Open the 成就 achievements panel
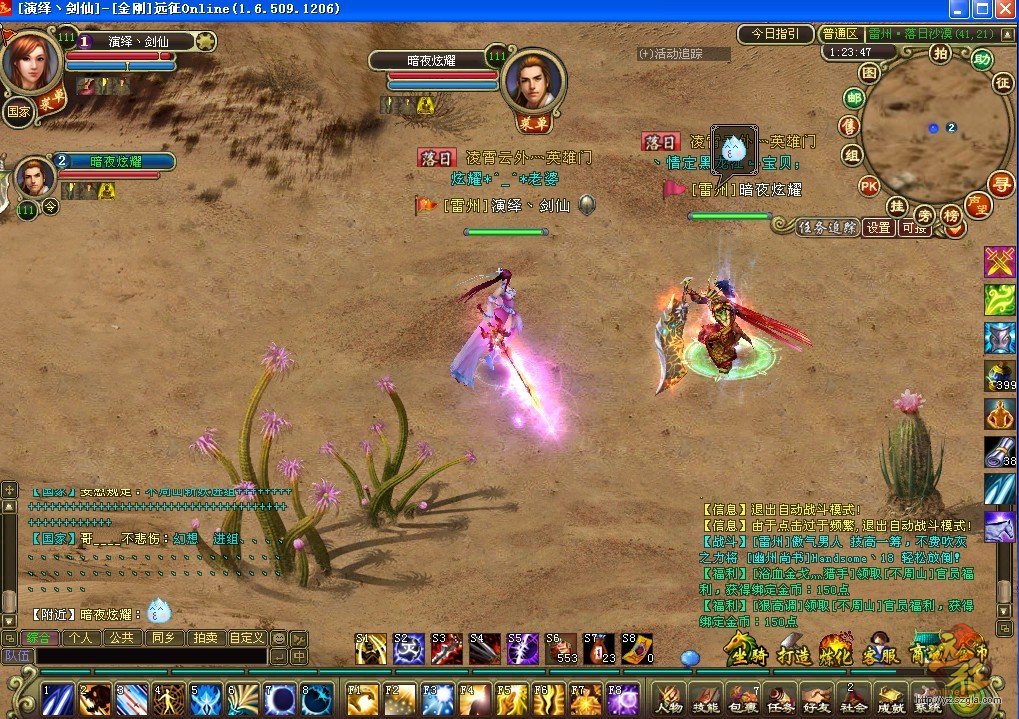 pos(889,697)
